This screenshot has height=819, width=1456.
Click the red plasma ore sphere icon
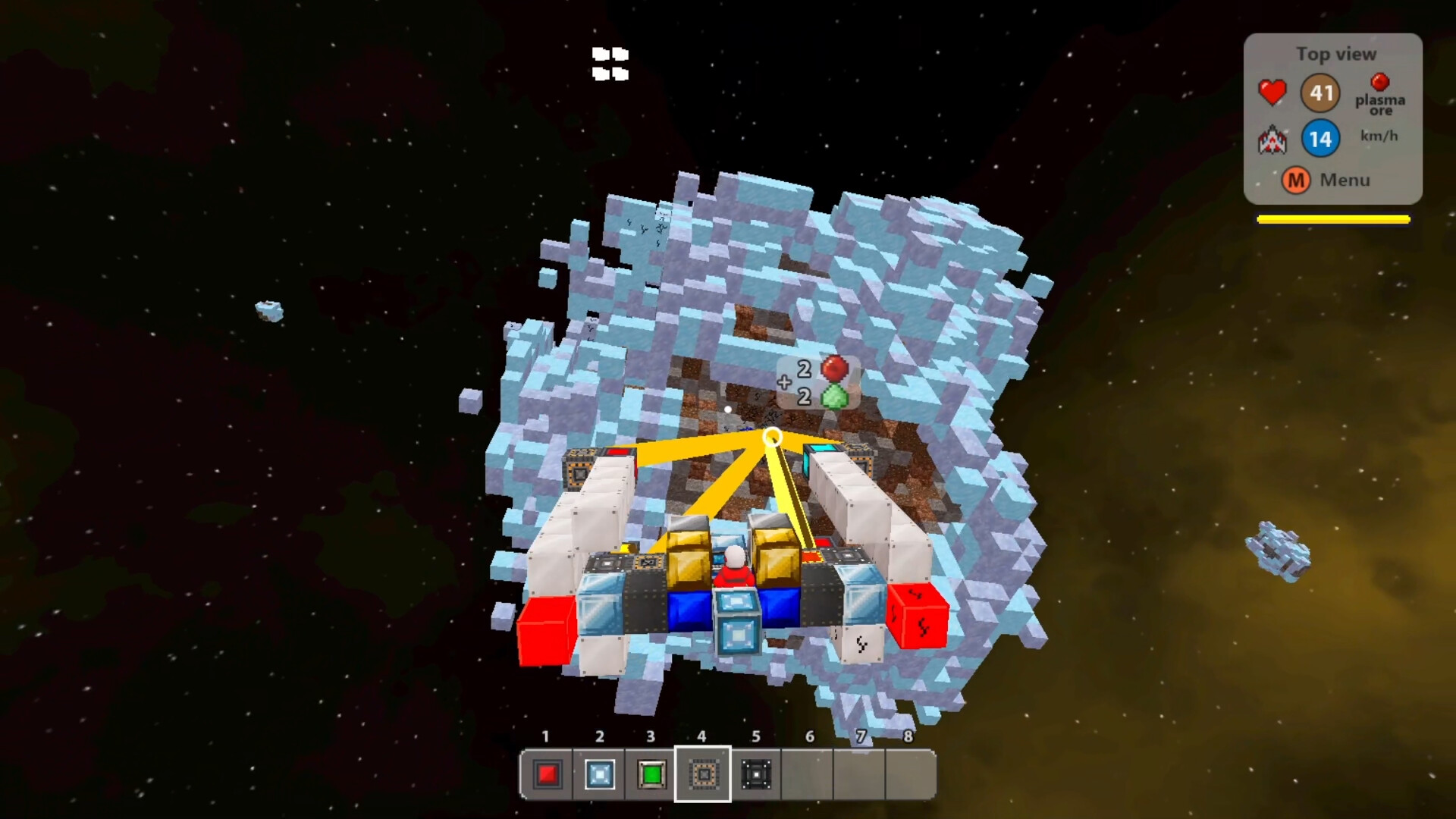[x=1380, y=83]
